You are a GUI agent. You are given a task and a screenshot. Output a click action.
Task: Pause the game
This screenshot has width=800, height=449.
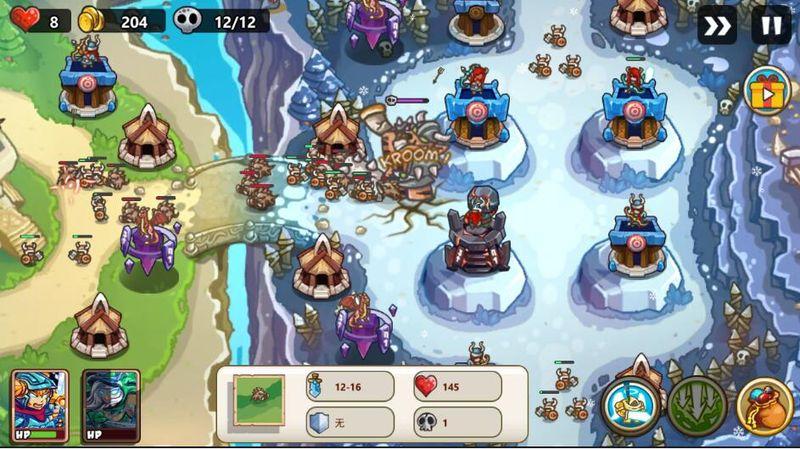tap(770, 25)
